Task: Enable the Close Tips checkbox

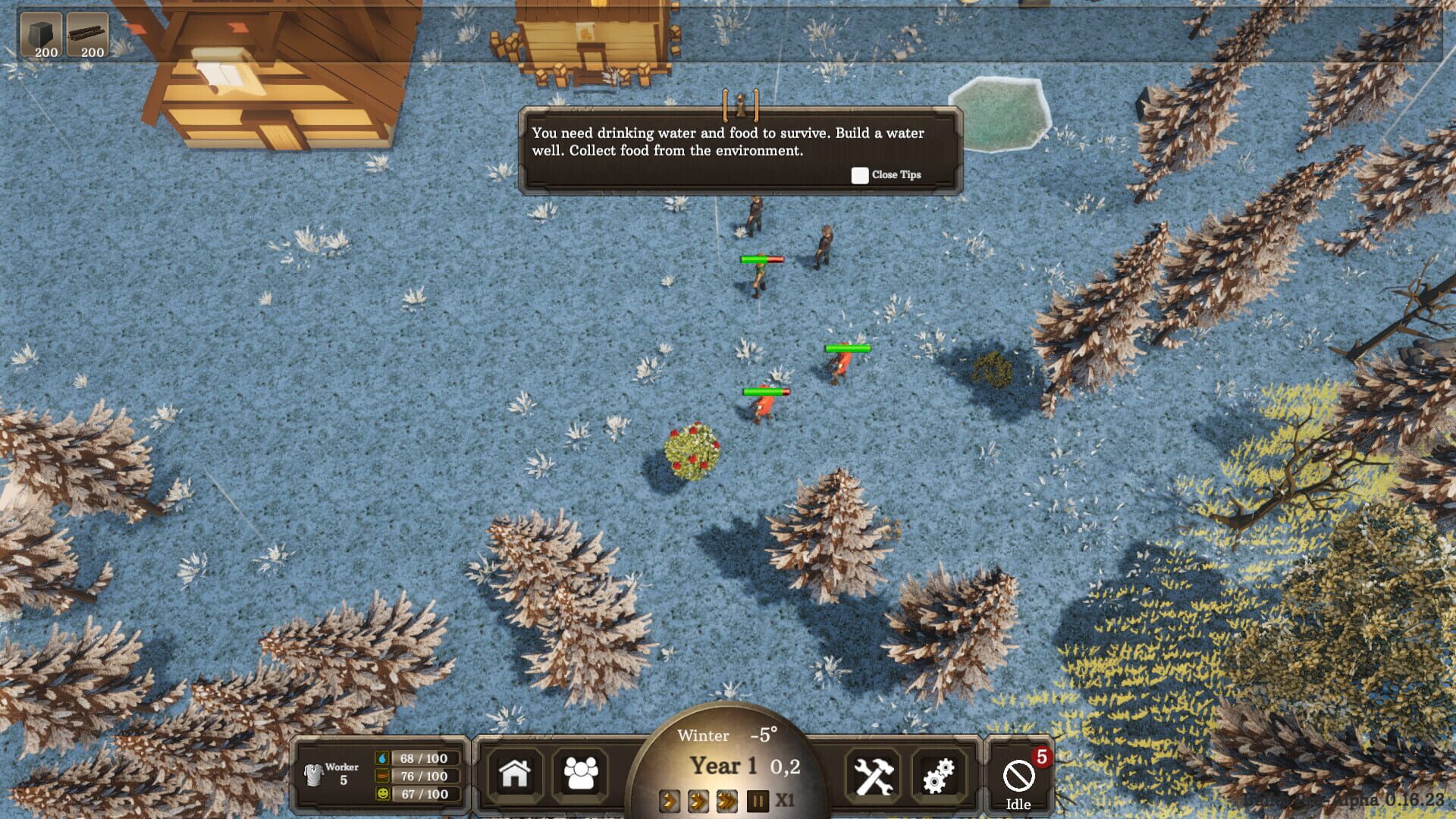Action: click(859, 175)
